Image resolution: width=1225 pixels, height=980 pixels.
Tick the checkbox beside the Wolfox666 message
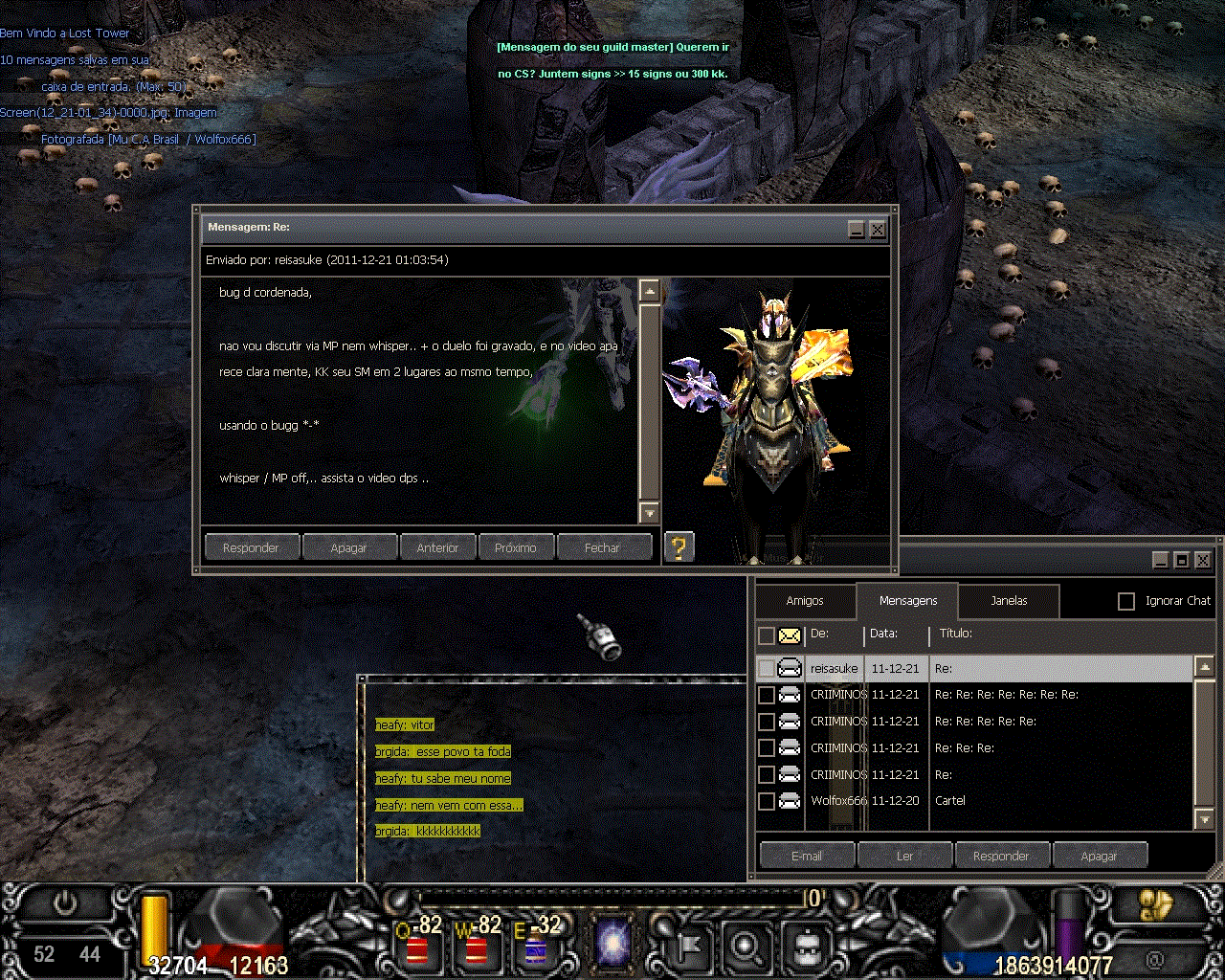(767, 801)
